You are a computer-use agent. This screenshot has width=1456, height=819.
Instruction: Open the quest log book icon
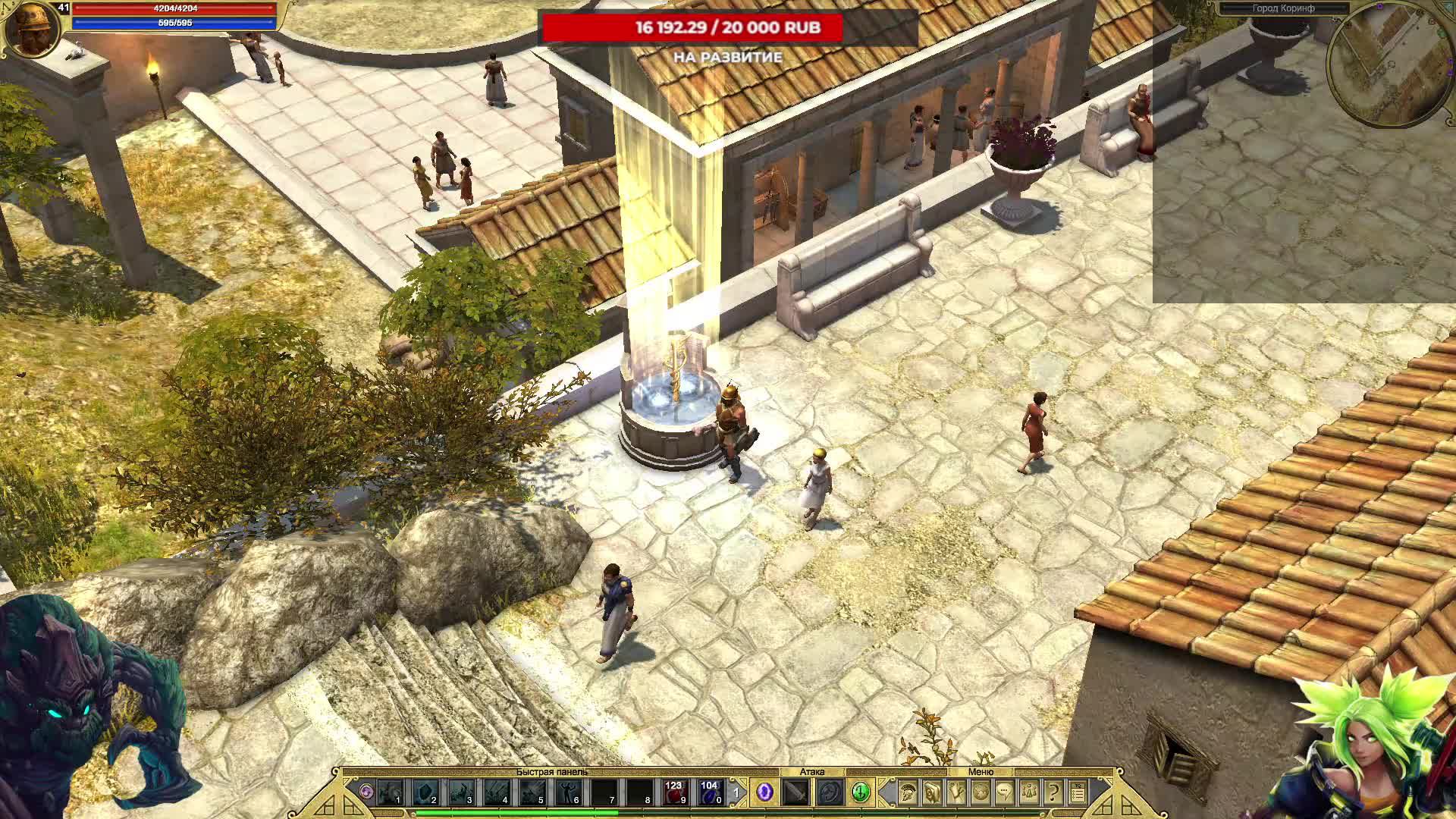pos(933,791)
